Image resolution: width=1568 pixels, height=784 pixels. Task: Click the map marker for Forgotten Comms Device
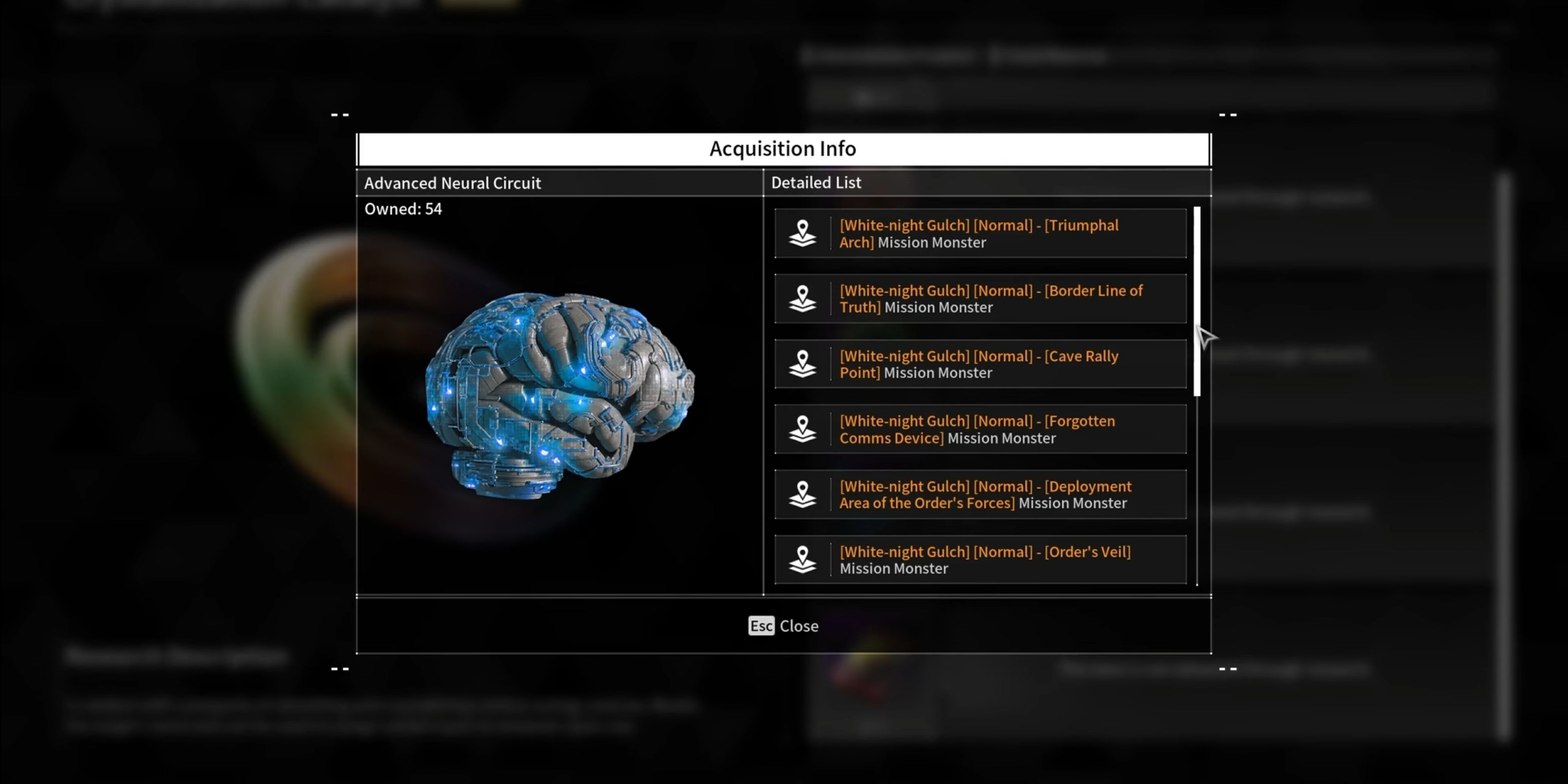[803, 429]
